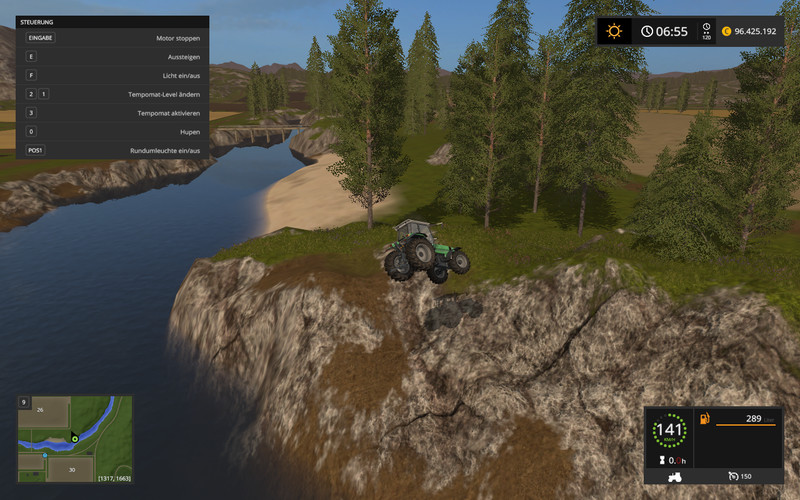800x500 pixels.
Task: Click the tractor icon in the vehicle panel
Action: [676, 476]
